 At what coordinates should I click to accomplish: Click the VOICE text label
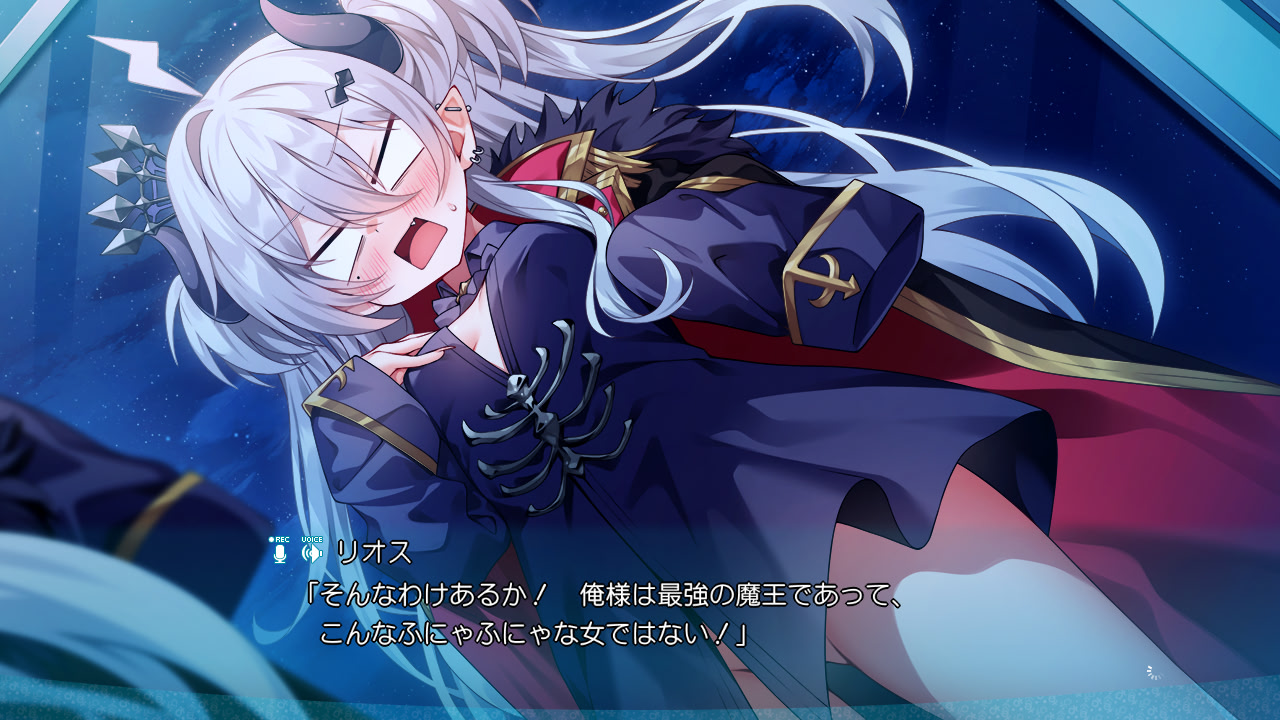[311, 539]
